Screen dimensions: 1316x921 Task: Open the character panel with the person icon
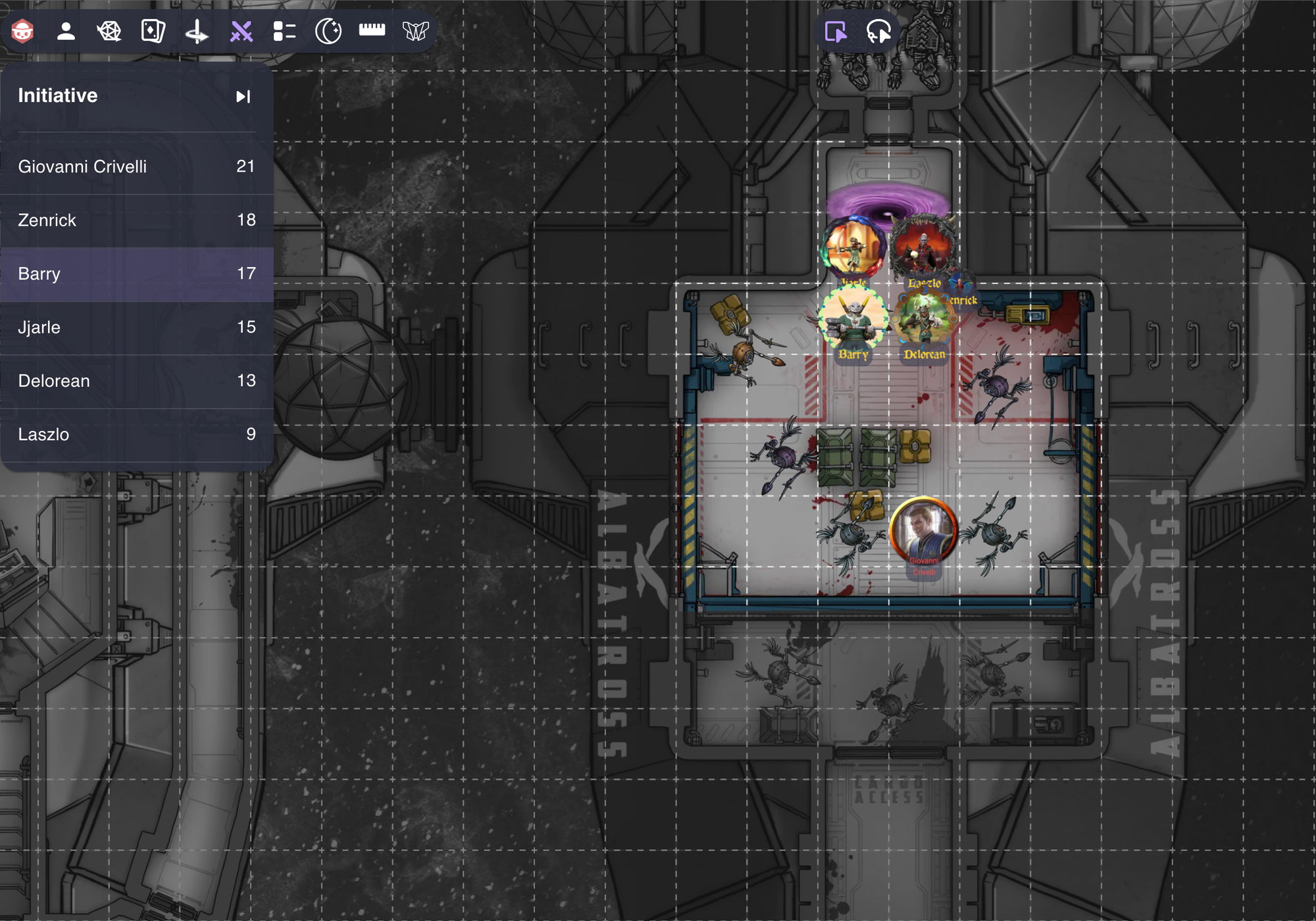pos(66,30)
